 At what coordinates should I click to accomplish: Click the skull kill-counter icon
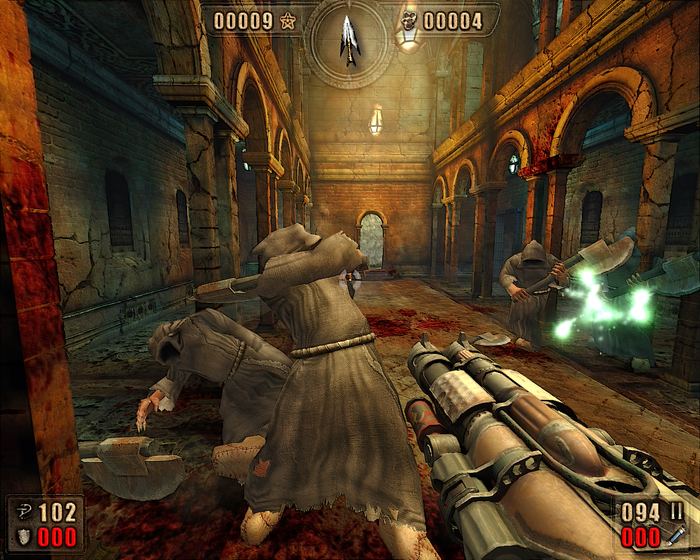pos(408,21)
